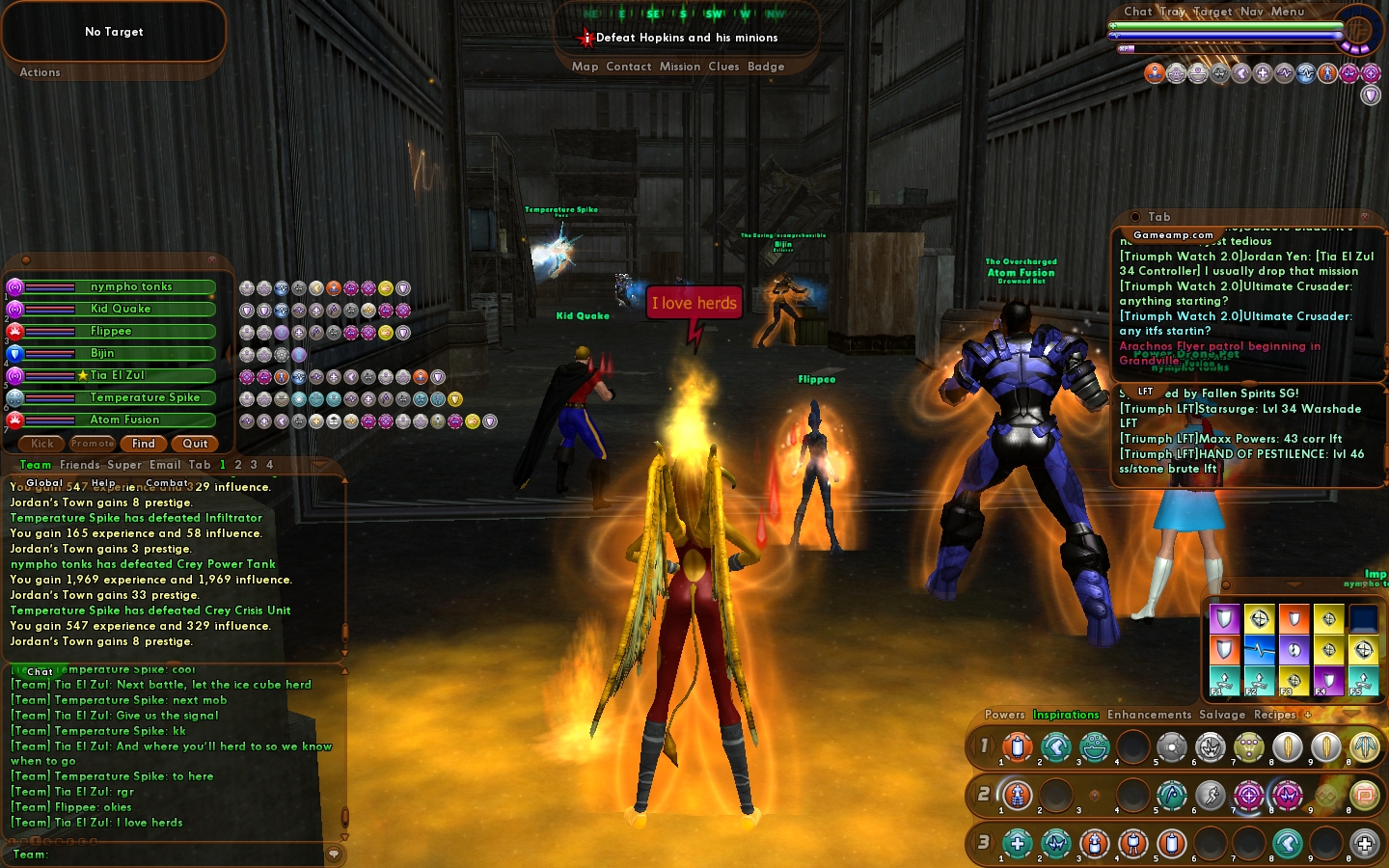Open the Badge list
The image size is (1389, 868).
(766, 67)
